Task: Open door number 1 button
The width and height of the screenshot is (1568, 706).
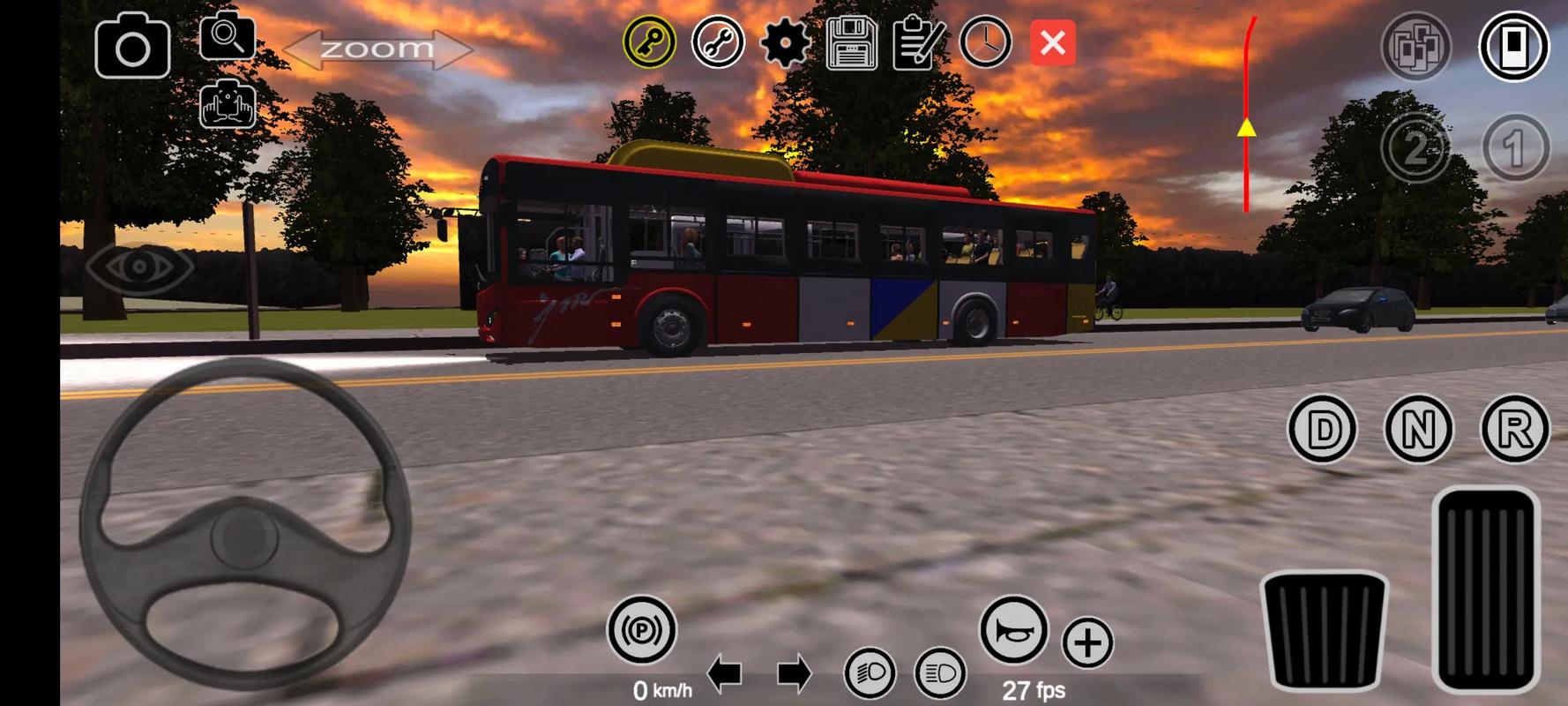Action: 1515,148
